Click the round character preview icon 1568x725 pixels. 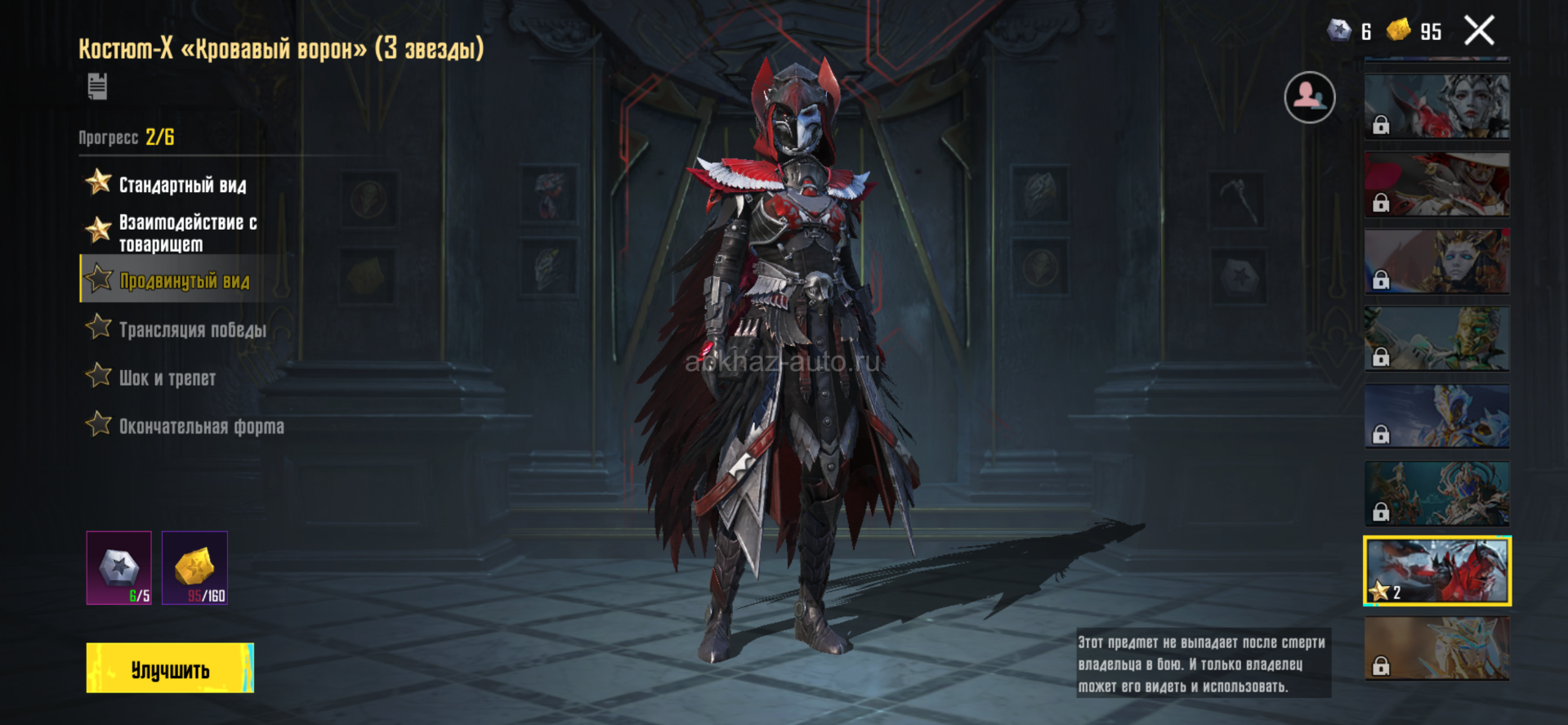1309,97
